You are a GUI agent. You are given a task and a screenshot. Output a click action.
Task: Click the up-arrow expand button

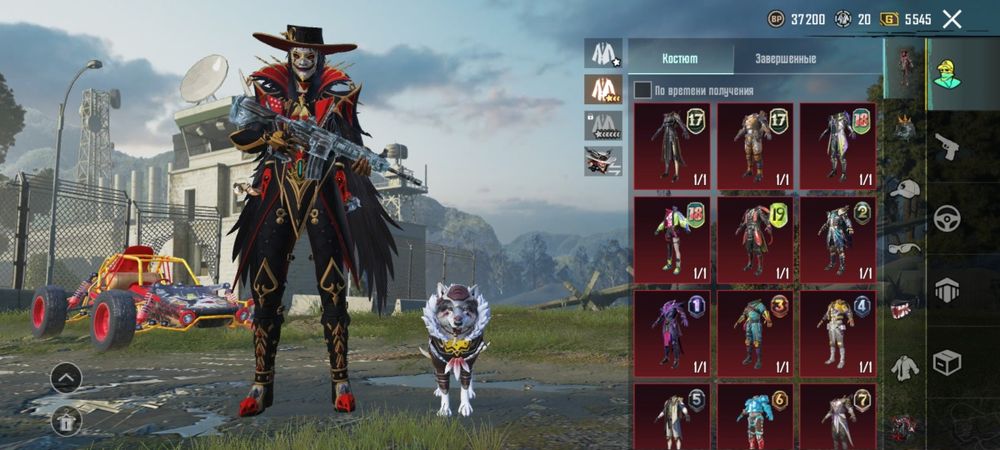click(66, 377)
